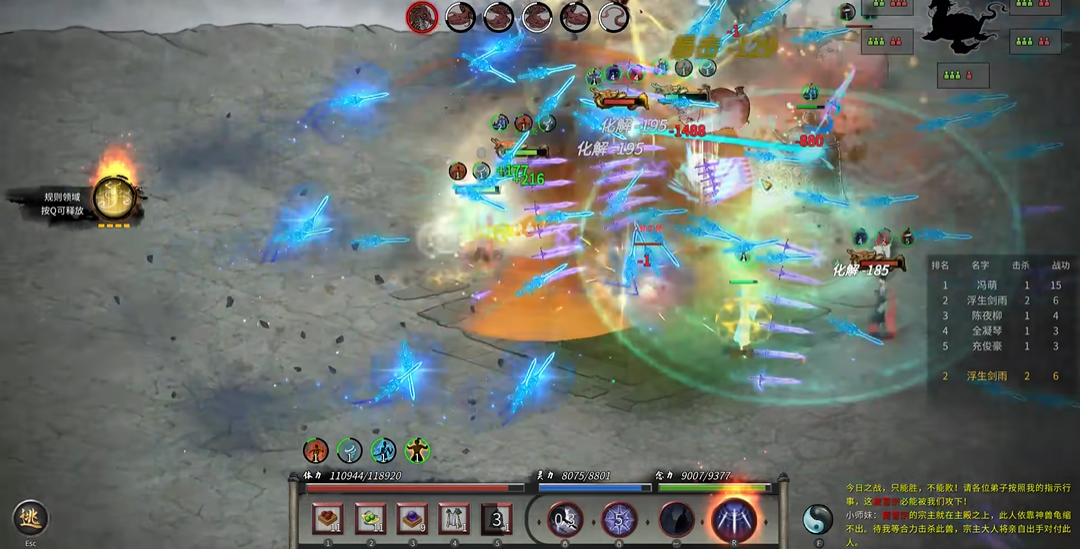Activate the golden 规则领域 domain skill icon

click(113, 197)
